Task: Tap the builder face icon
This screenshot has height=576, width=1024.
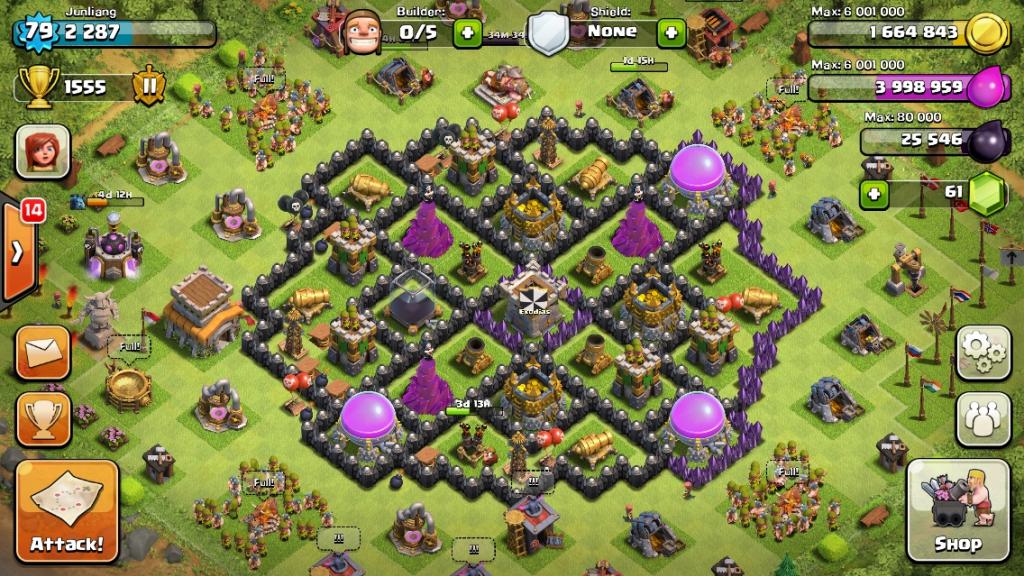Action: click(x=361, y=34)
